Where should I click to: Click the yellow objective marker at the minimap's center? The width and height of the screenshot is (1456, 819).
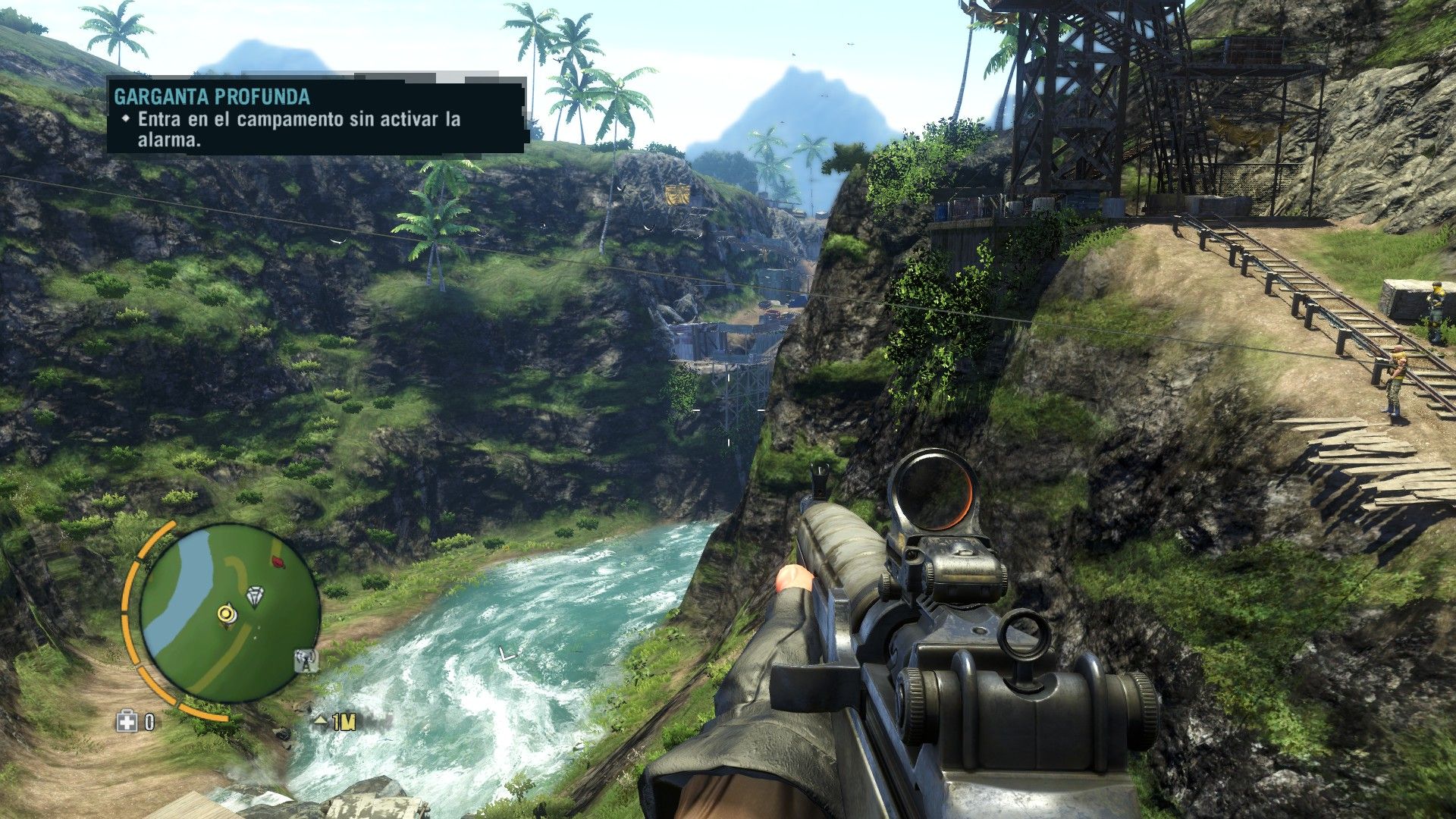tap(225, 613)
